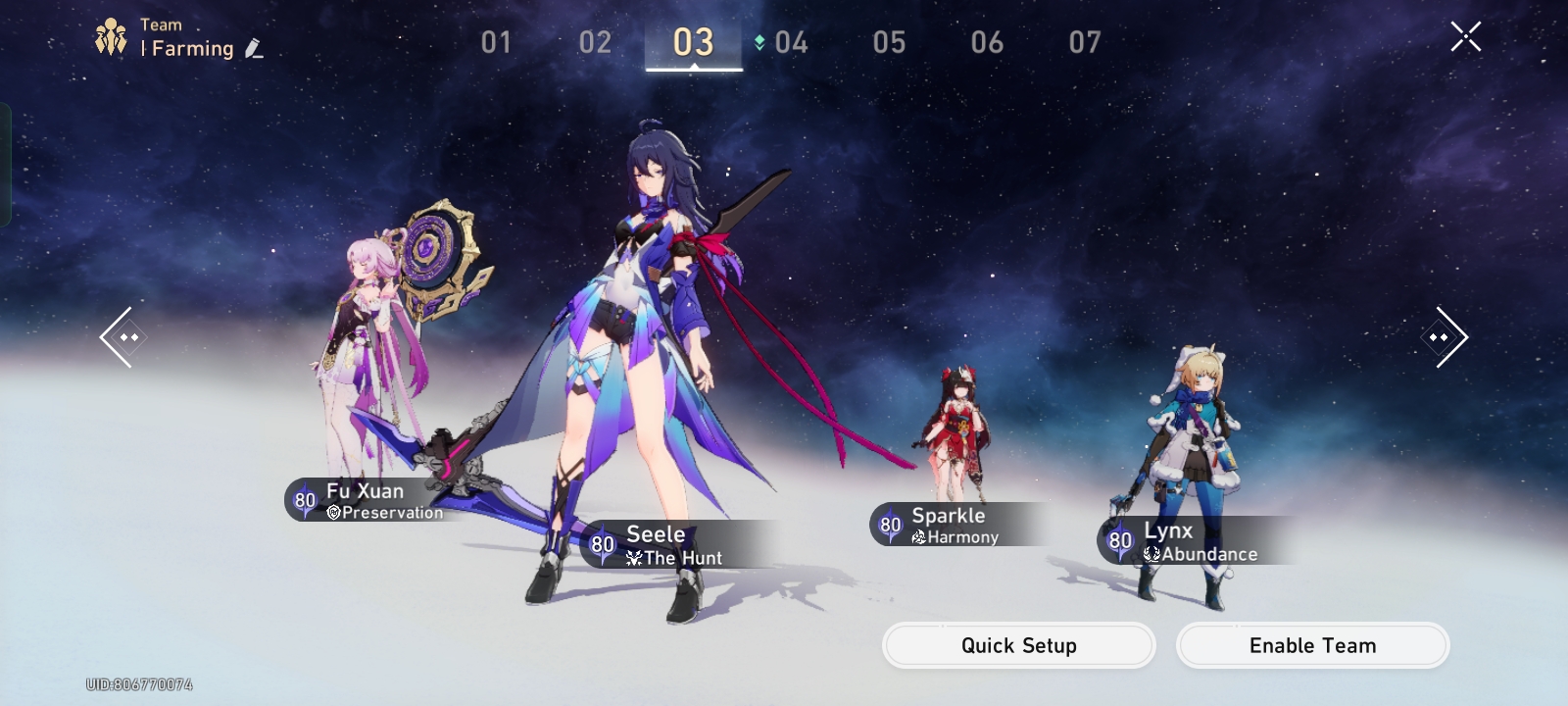Click the Abundance path icon under Lynx

(x=1153, y=554)
